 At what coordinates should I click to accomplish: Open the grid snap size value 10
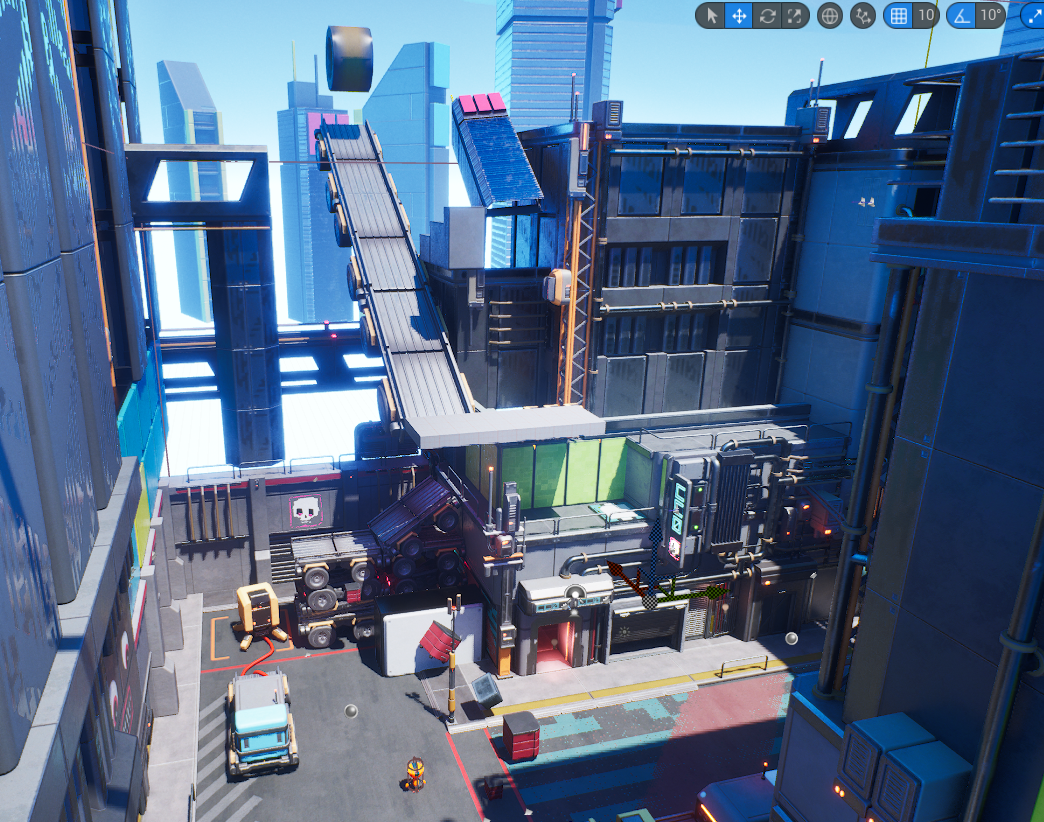point(926,15)
